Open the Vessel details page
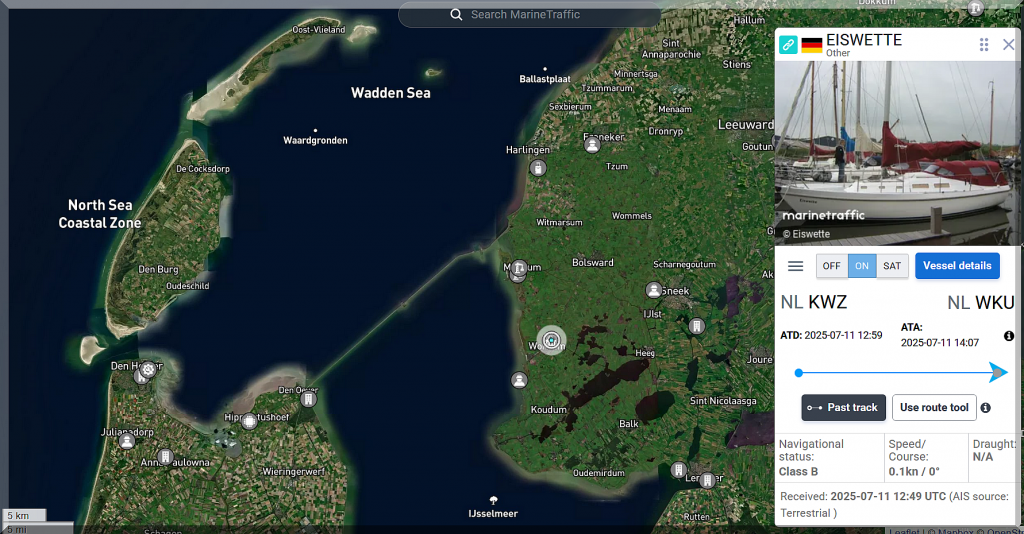Image resolution: width=1024 pixels, height=534 pixels. 957,266
